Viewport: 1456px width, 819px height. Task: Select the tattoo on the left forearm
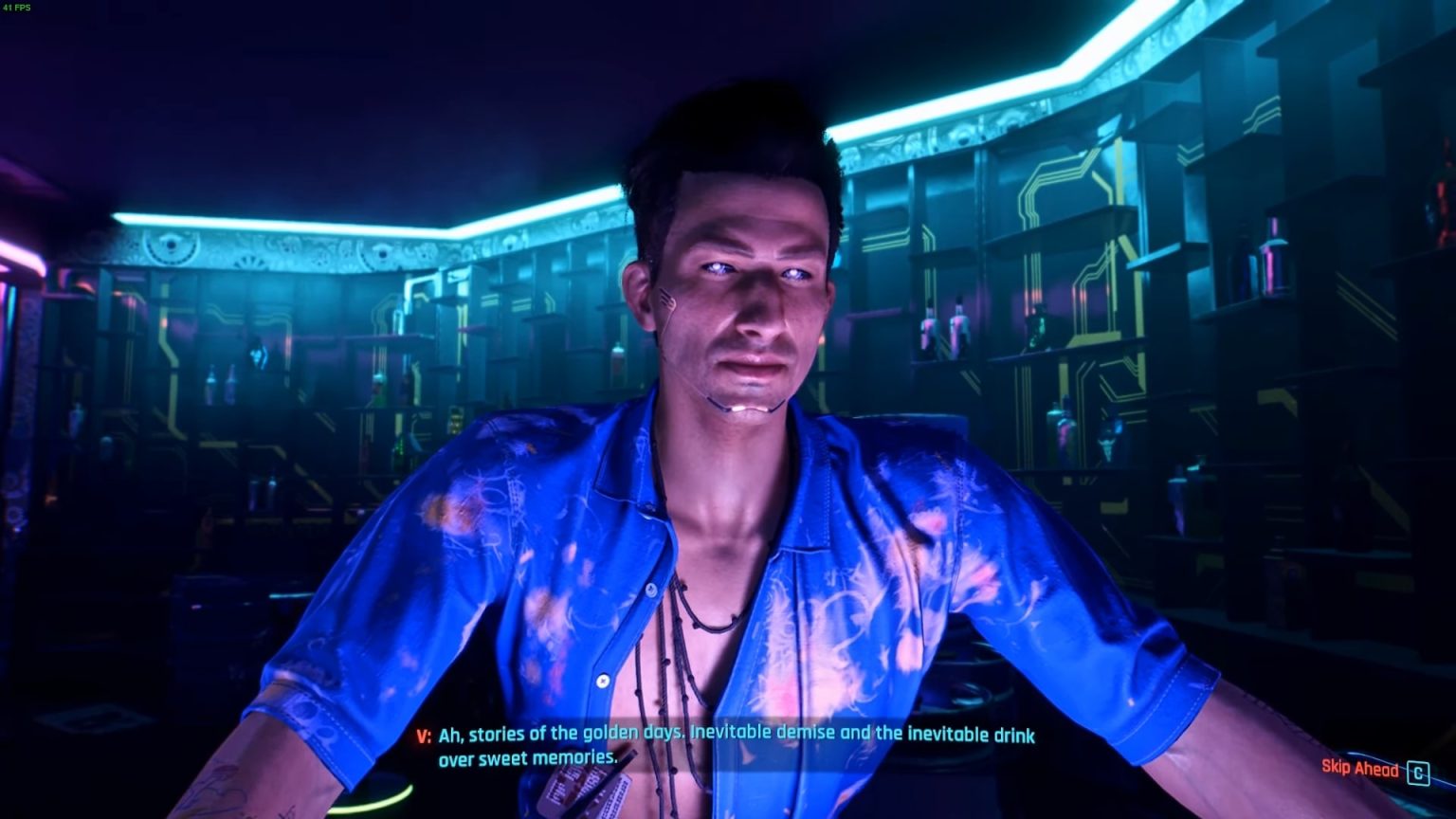pyautogui.click(x=213, y=787)
